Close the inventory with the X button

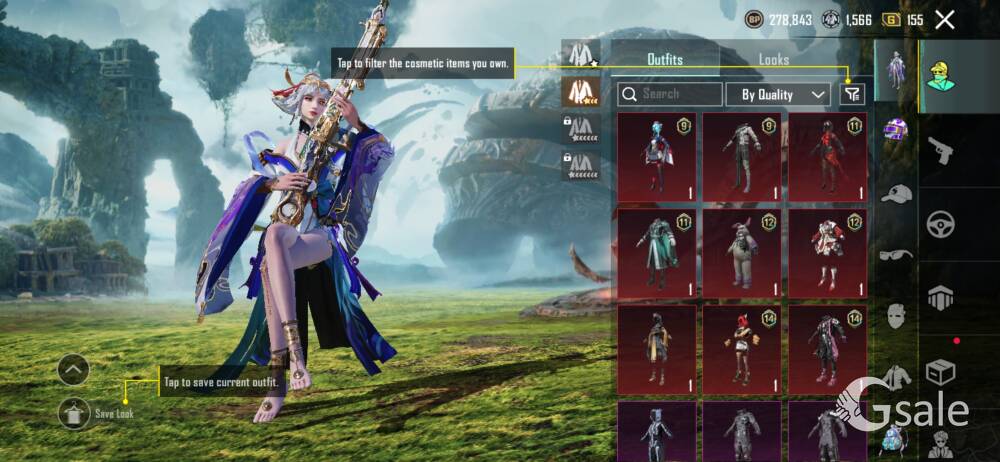944,19
